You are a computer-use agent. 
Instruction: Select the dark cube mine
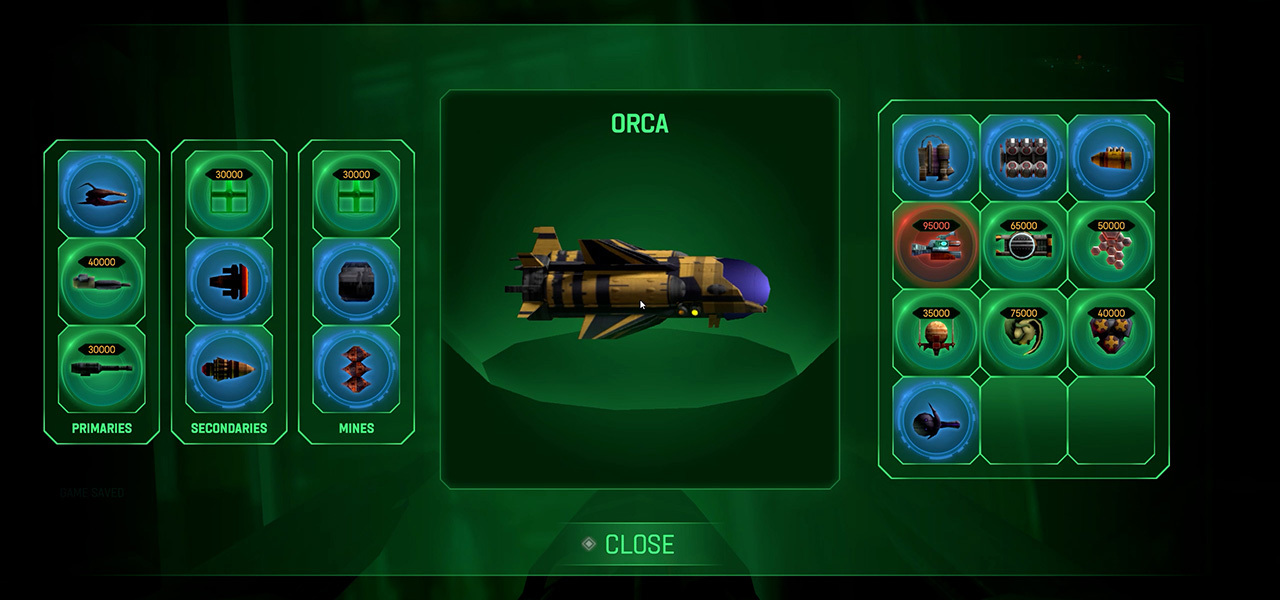point(356,282)
